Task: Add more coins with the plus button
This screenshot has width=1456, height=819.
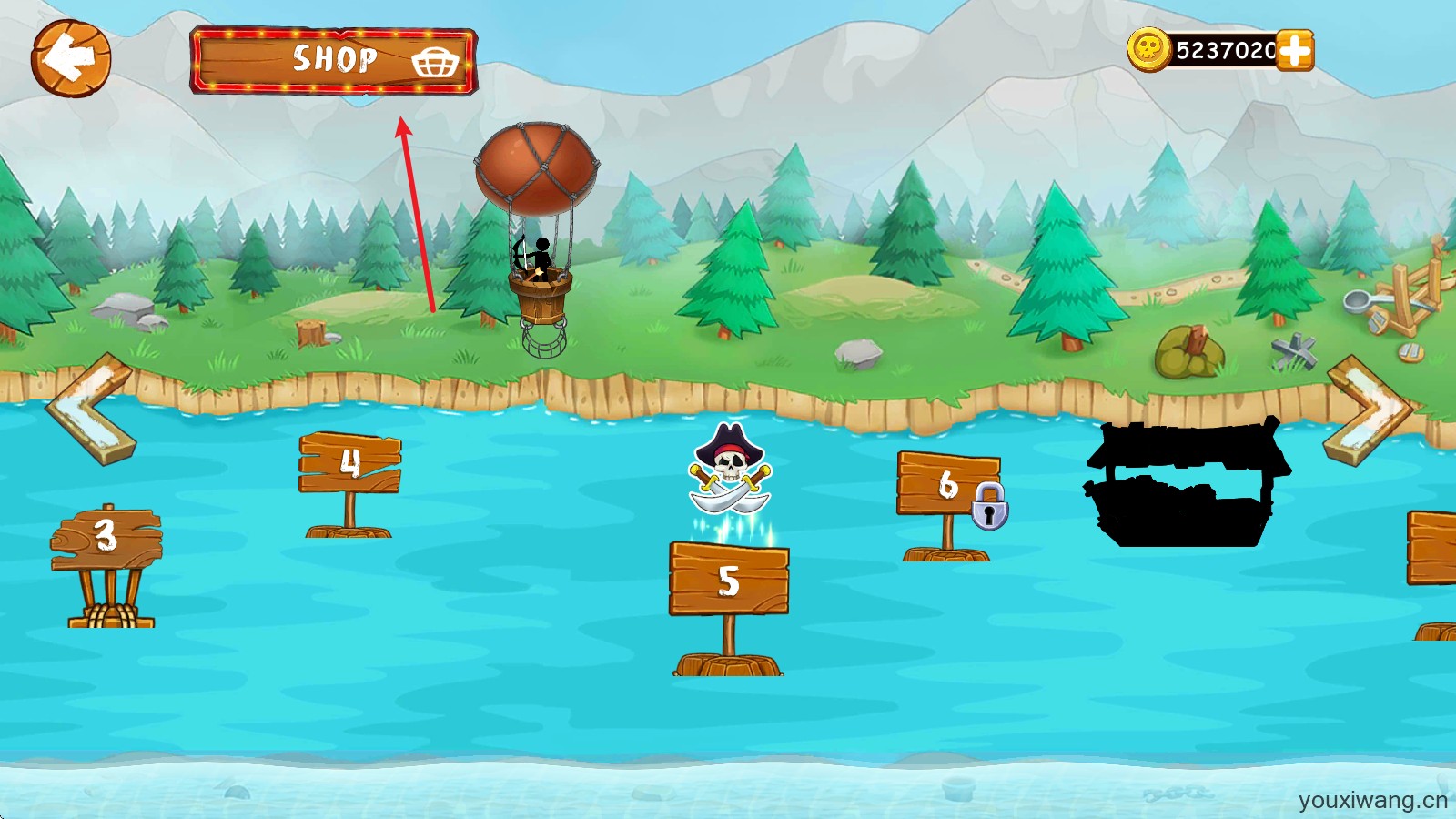Action: pos(1294,50)
